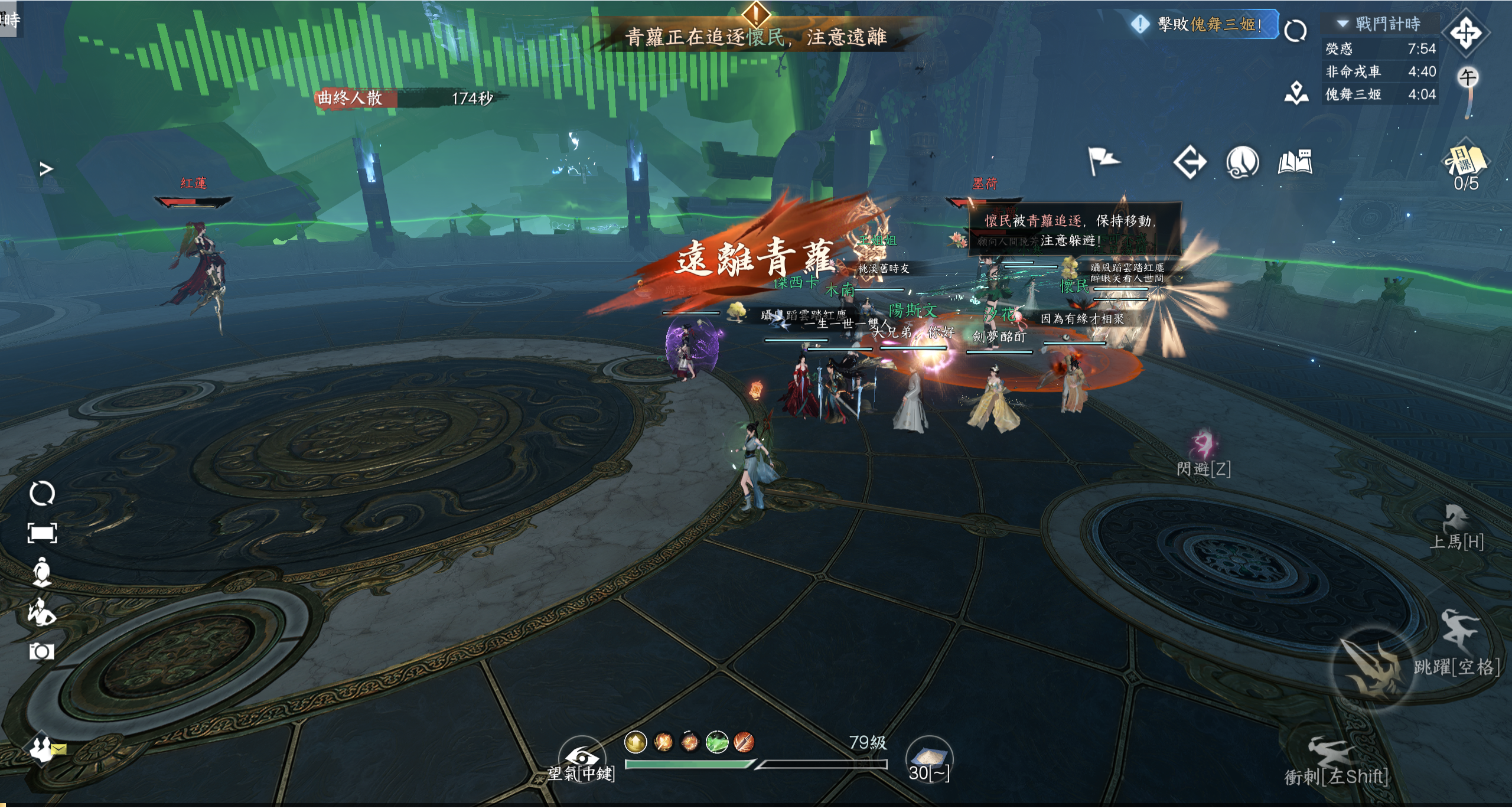Open the 擊敗傀舞三姬 objective tracker
The image size is (1512, 809).
coord(1204,25)
